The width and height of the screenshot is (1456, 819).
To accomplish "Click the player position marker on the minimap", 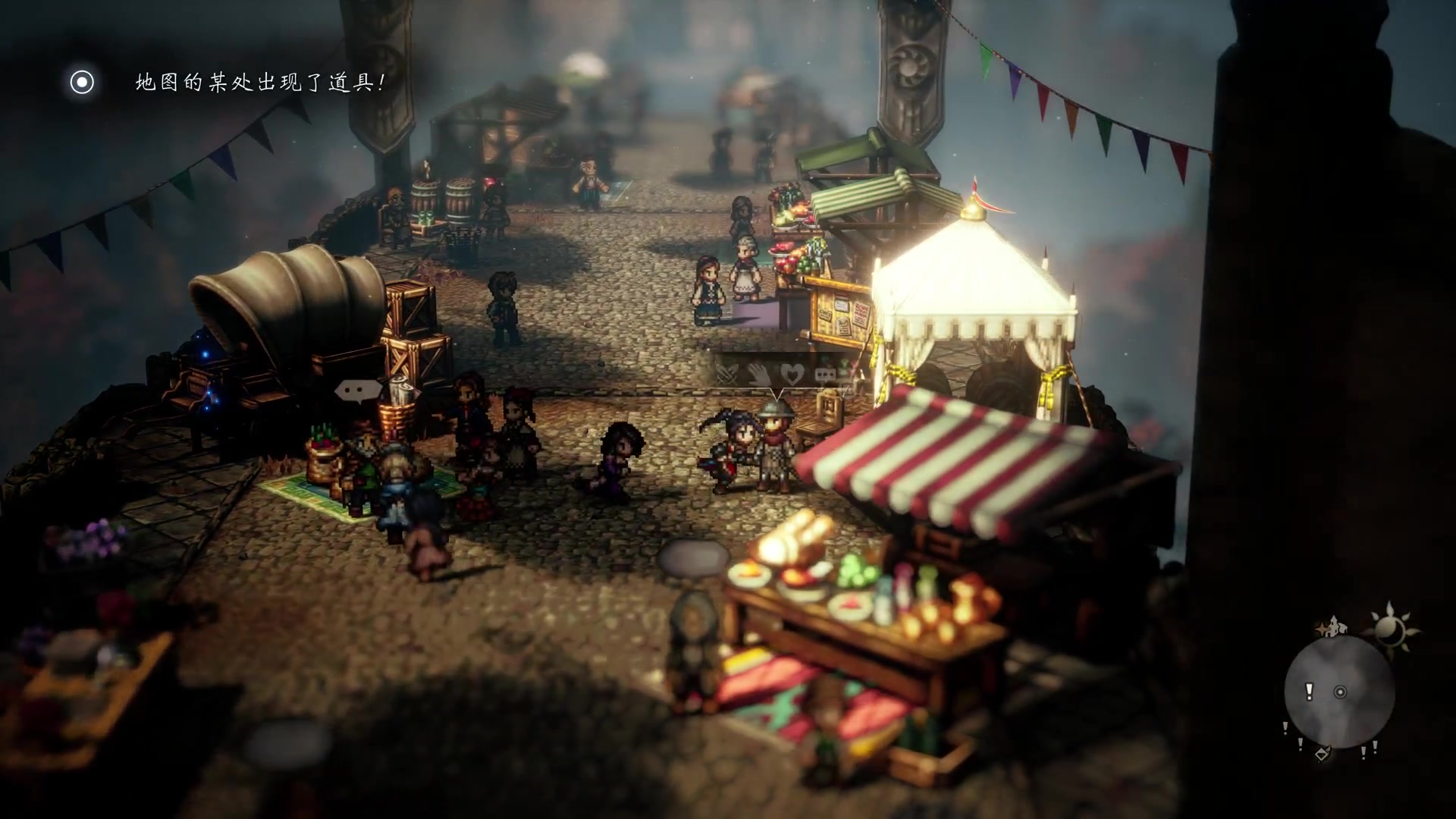I will [x=1340, y=692].
